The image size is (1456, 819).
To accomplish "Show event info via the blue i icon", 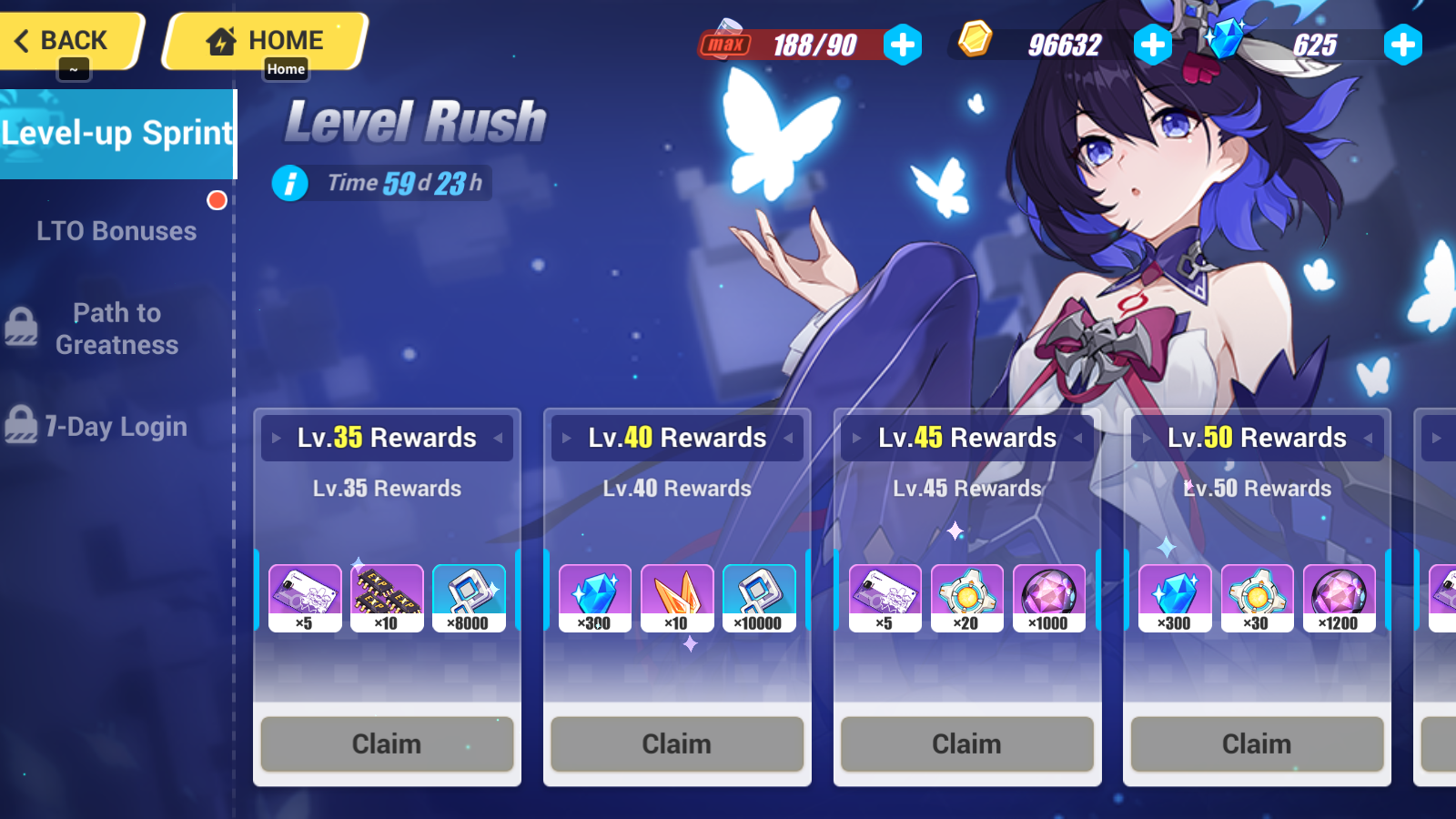I will tap(290, 183).
